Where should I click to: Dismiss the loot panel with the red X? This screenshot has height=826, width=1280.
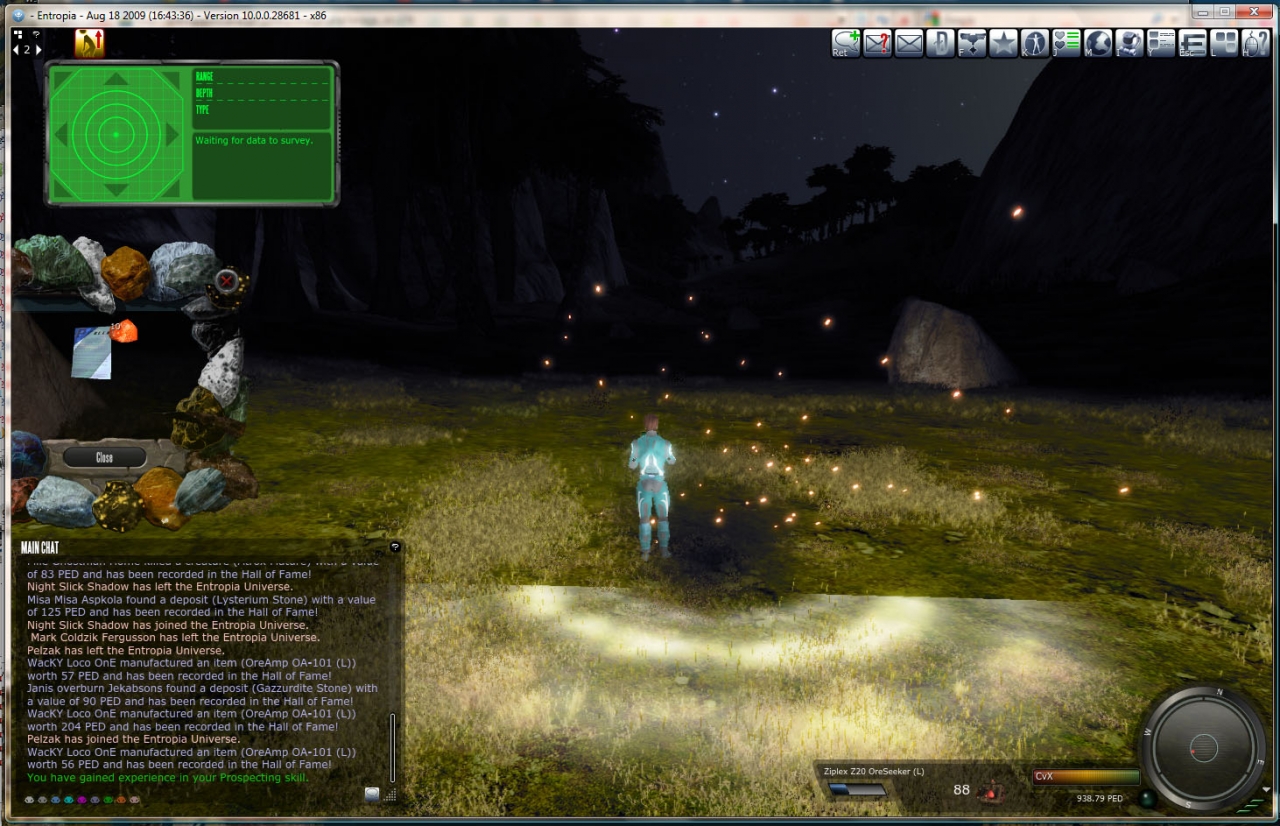pyautogui.click(x=227, y=280)
